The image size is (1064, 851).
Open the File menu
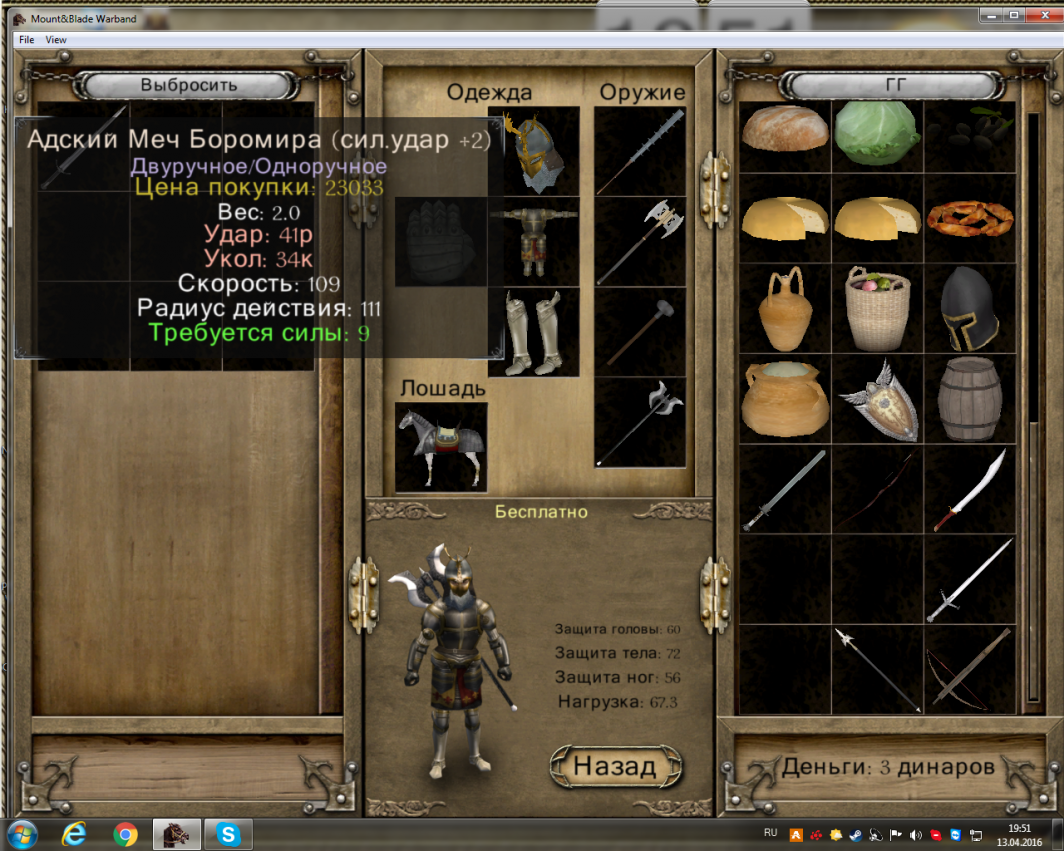(x=26, y=40)
